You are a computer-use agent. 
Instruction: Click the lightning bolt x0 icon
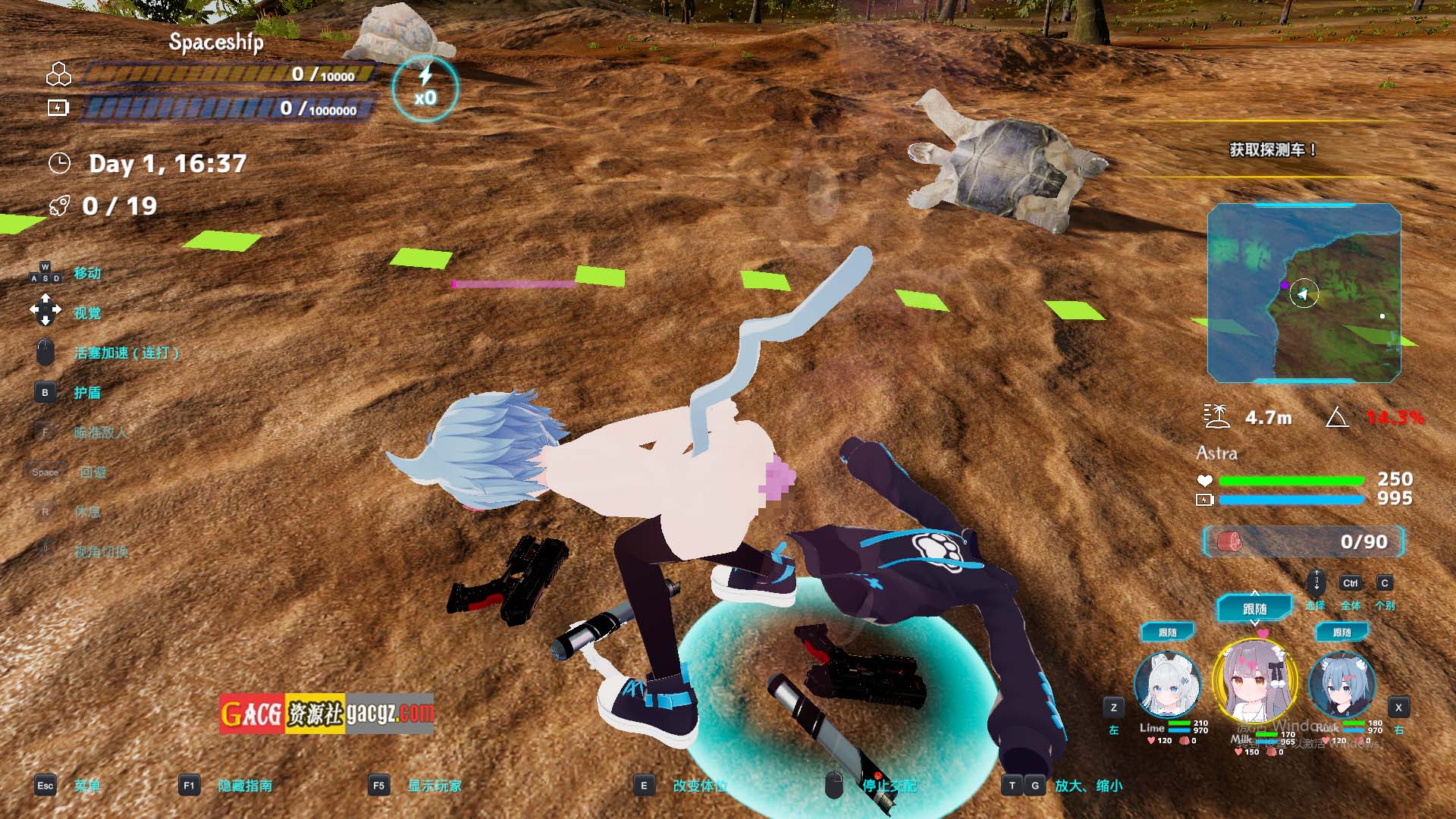[425, 88]
